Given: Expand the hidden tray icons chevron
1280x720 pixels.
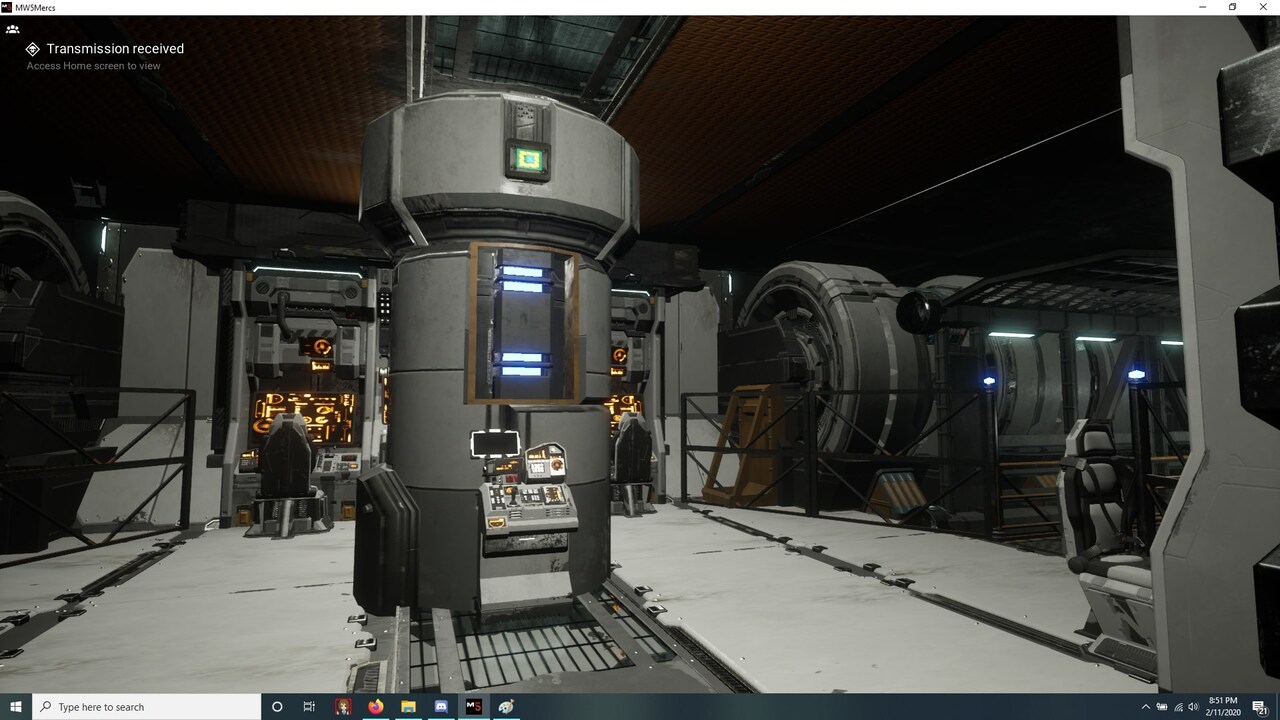Looking at the screenshot, I should [x=1146, y=706].
